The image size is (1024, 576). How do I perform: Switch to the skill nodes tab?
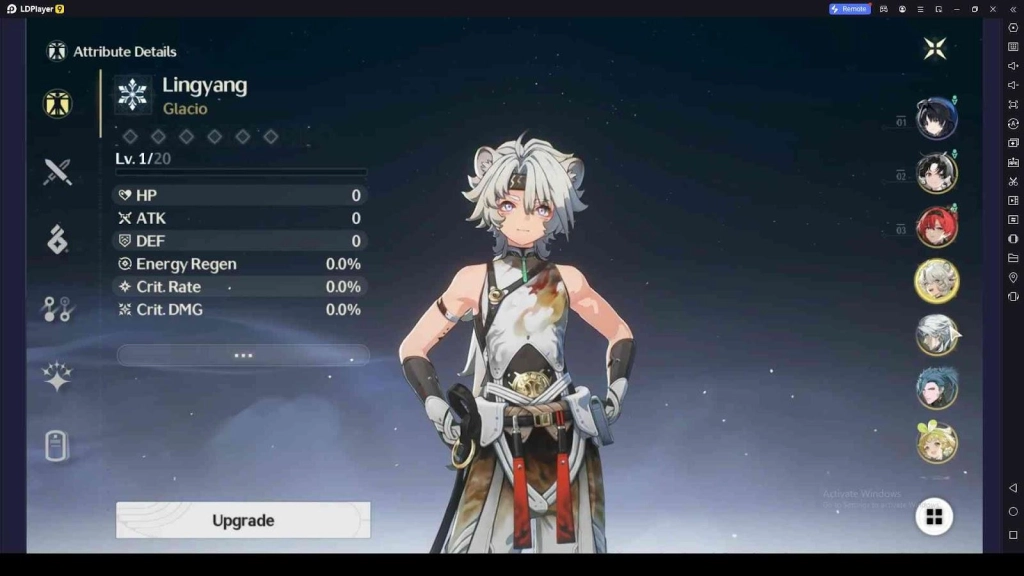coord(57,309)
